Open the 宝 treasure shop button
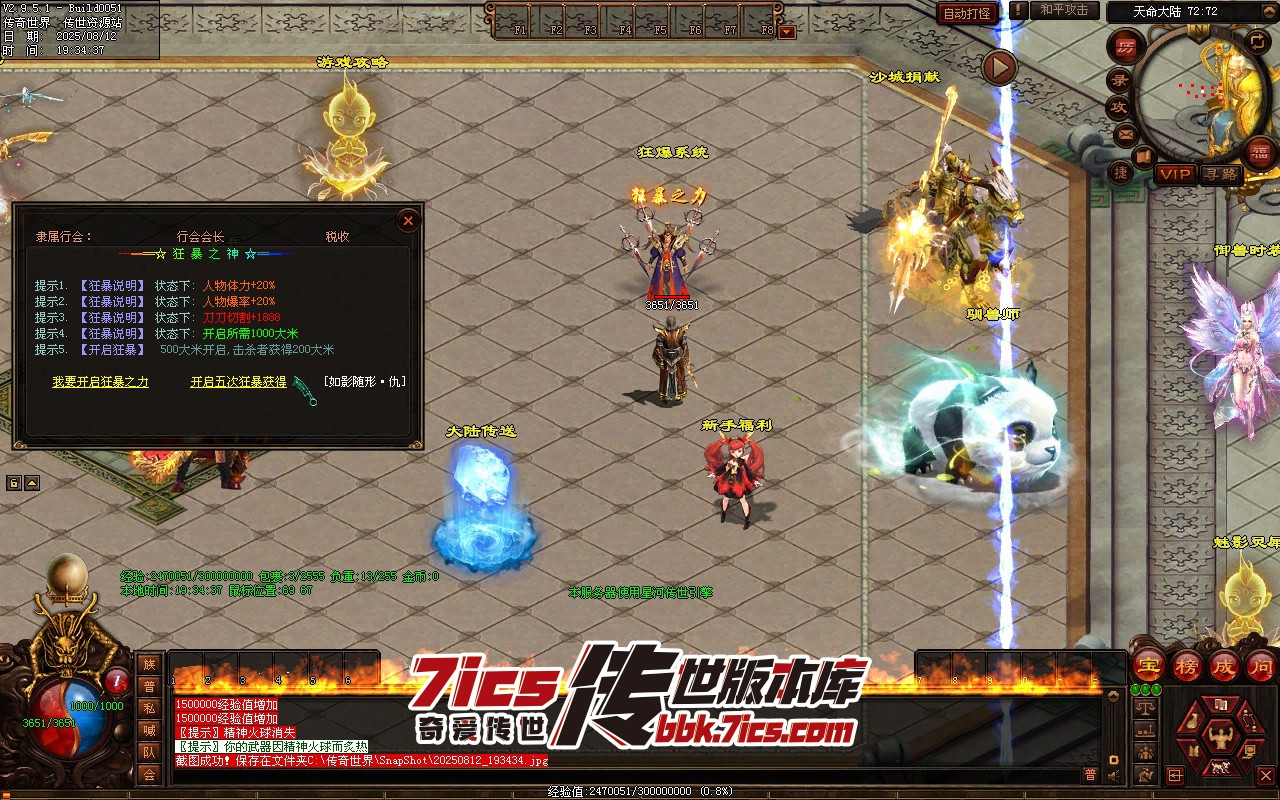 click(1148, 666)
